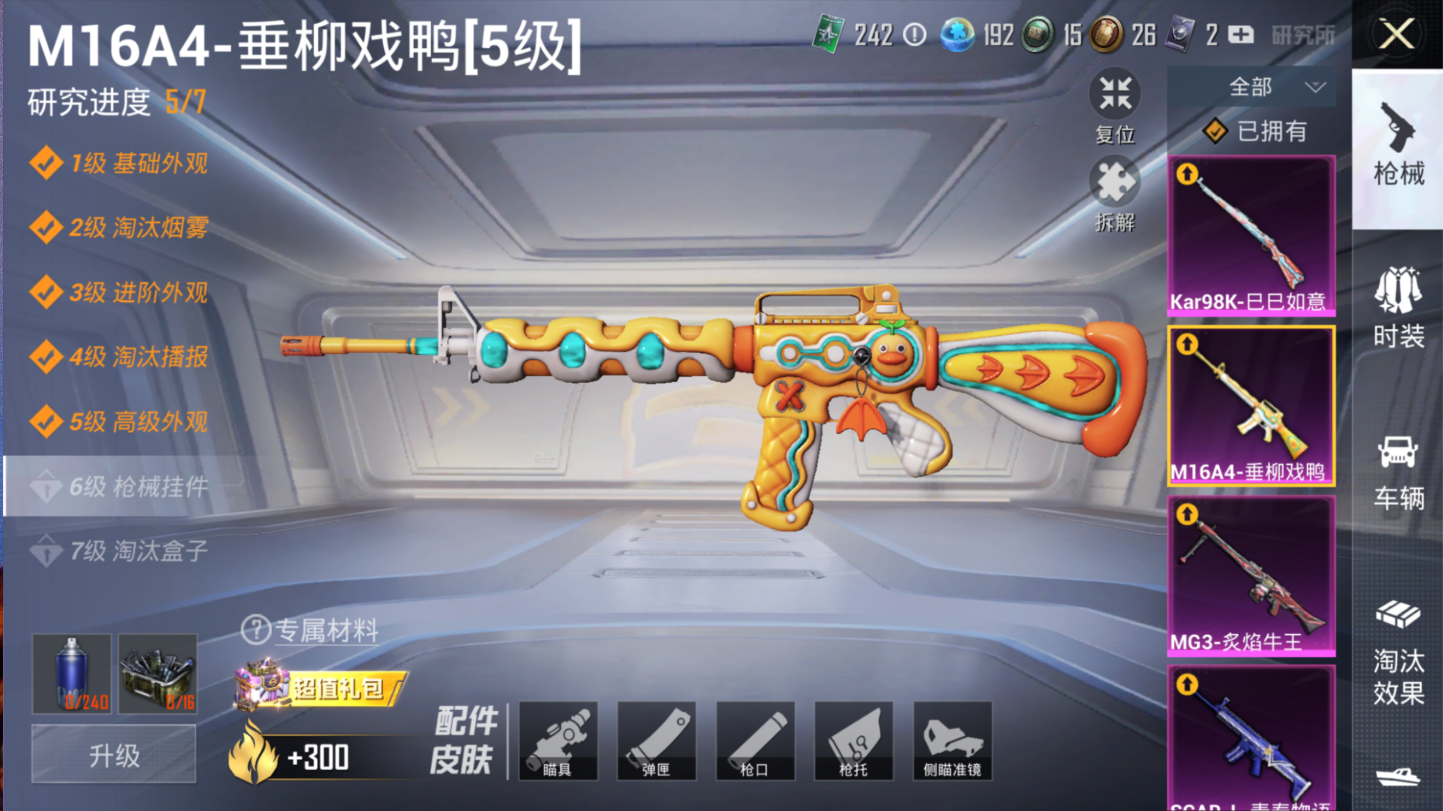This screenshot has height=811, width=1443.
Task: View the 6级 枪械挂件 level
Action: point(125,487)
